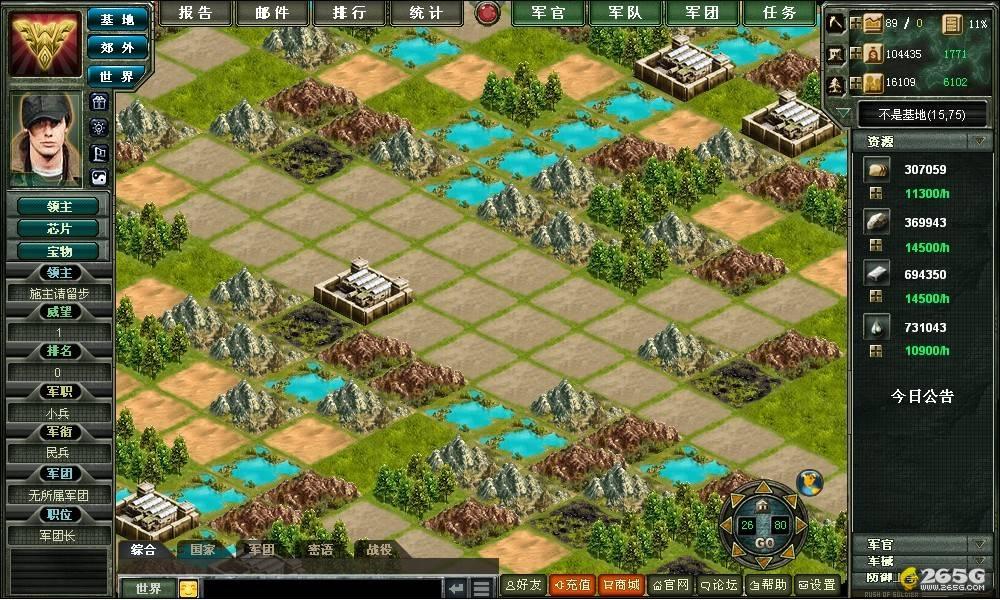
Task: Click the 芯片 (Chips) button
Action: point(59,228)
